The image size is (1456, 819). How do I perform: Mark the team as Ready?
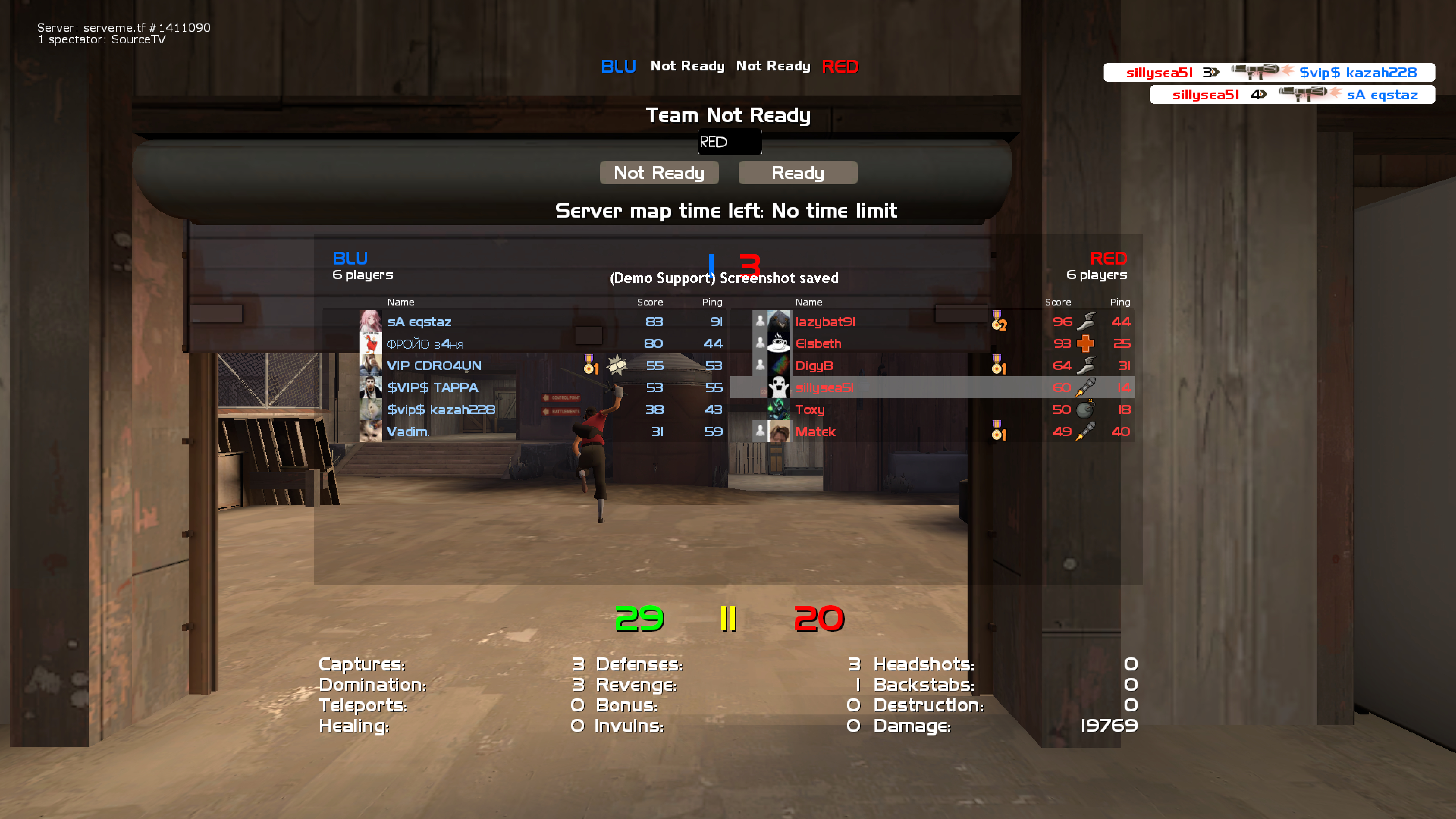pyautogui.click(x=797, y=172)
